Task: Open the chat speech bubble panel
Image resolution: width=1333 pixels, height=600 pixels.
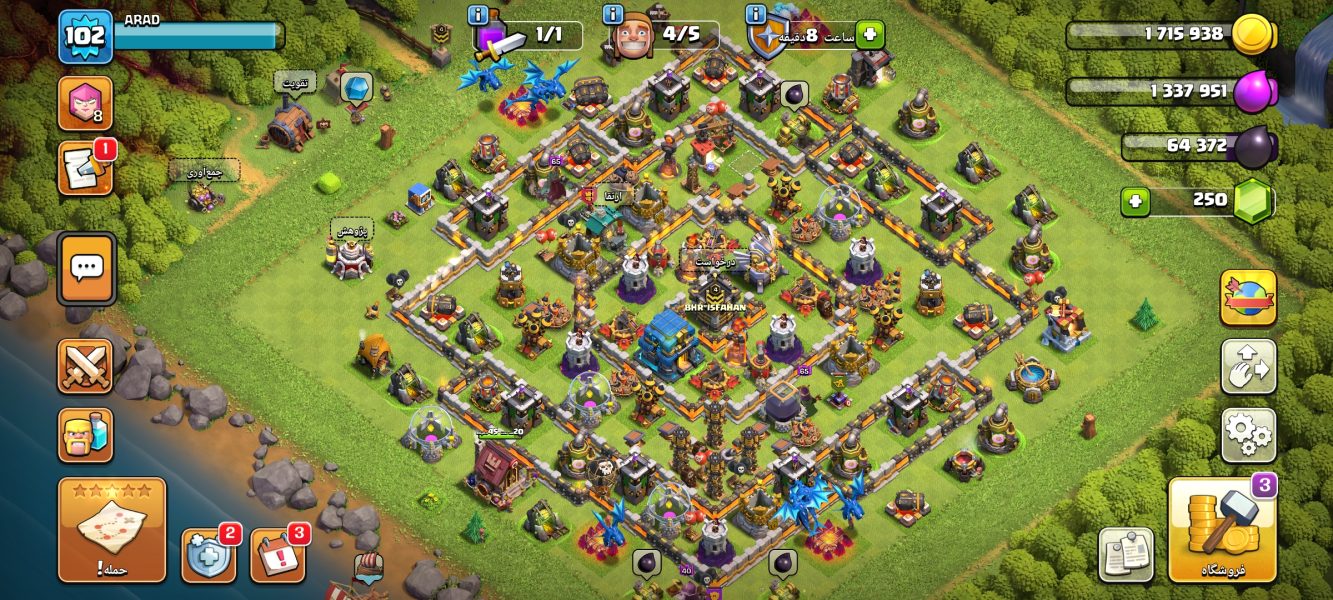Action: 87,268
